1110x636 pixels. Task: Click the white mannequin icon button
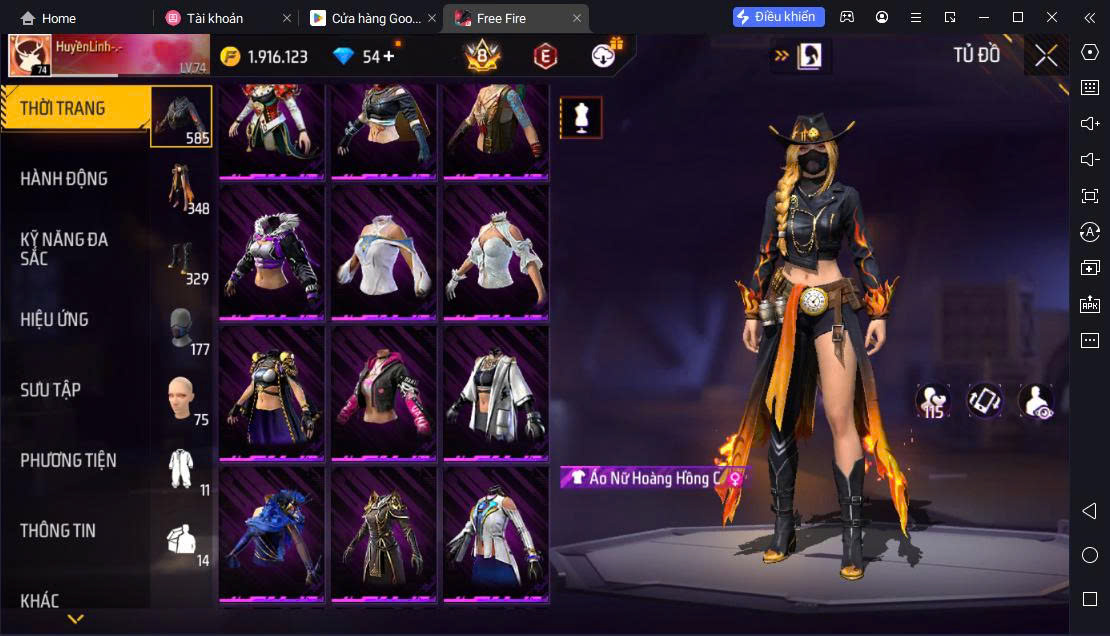(581, 118)
